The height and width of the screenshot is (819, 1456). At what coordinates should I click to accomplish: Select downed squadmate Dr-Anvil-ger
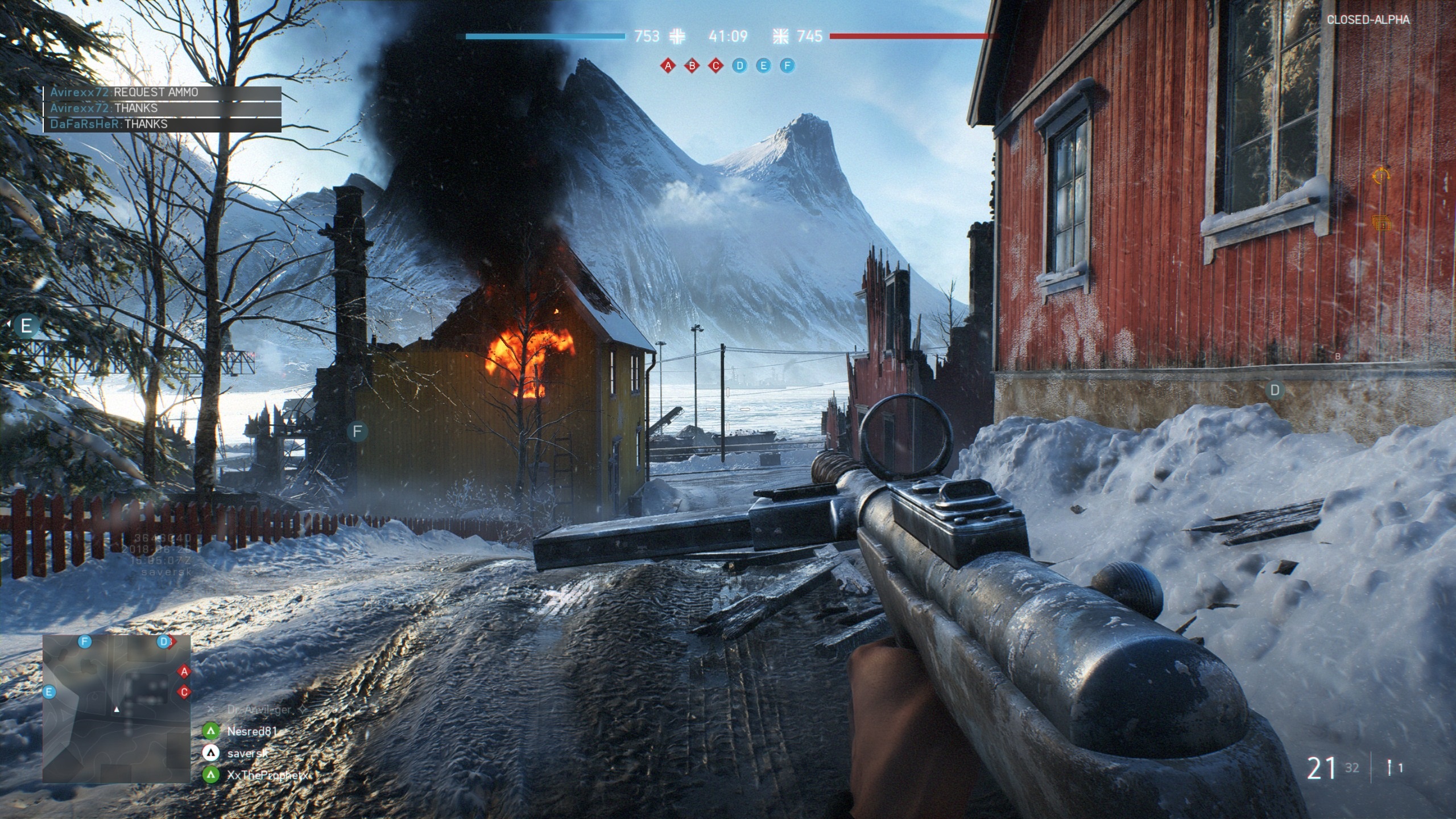tap(259, 710)
